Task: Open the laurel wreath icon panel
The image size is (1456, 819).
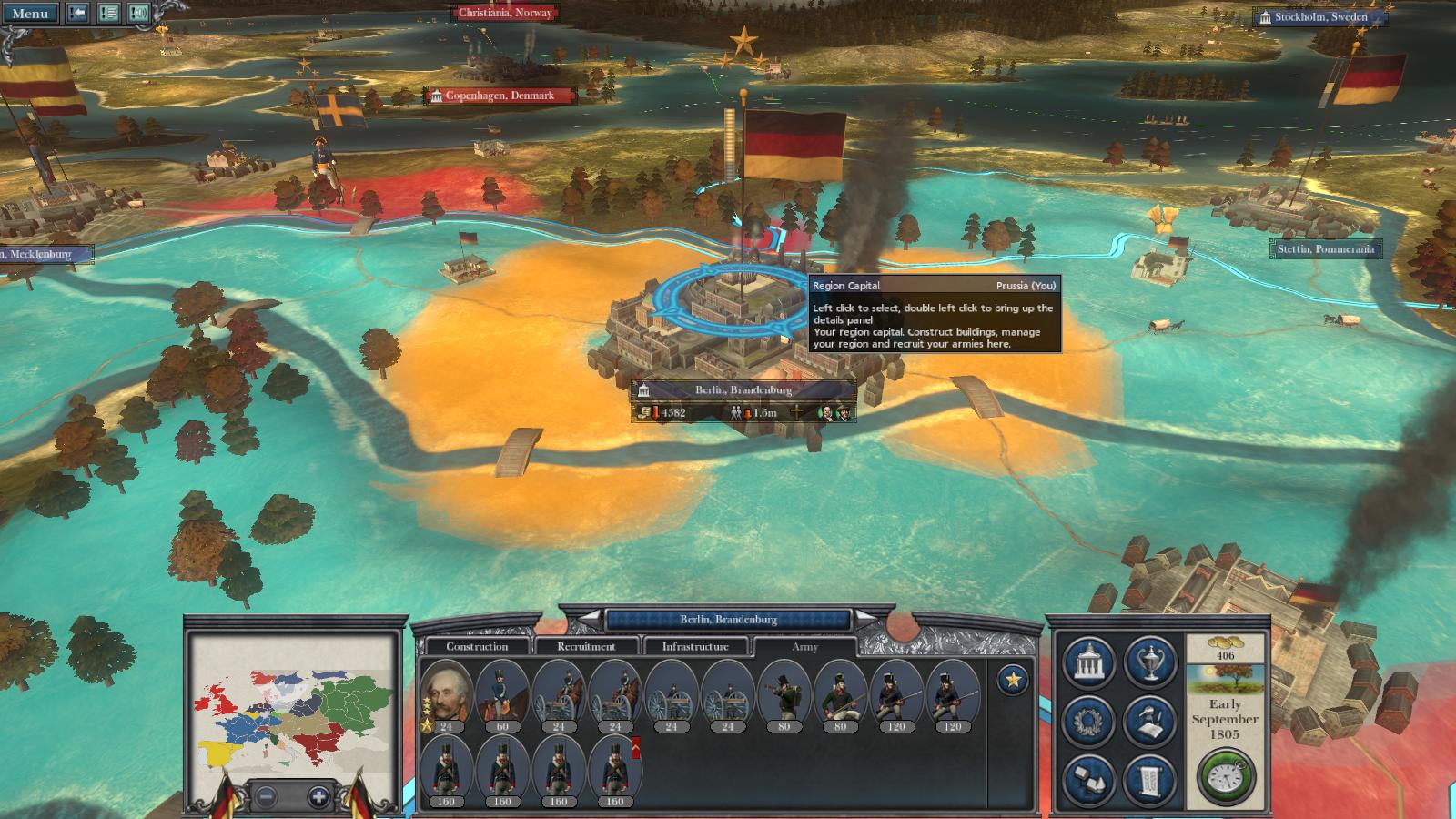Action: (1089, 721)
